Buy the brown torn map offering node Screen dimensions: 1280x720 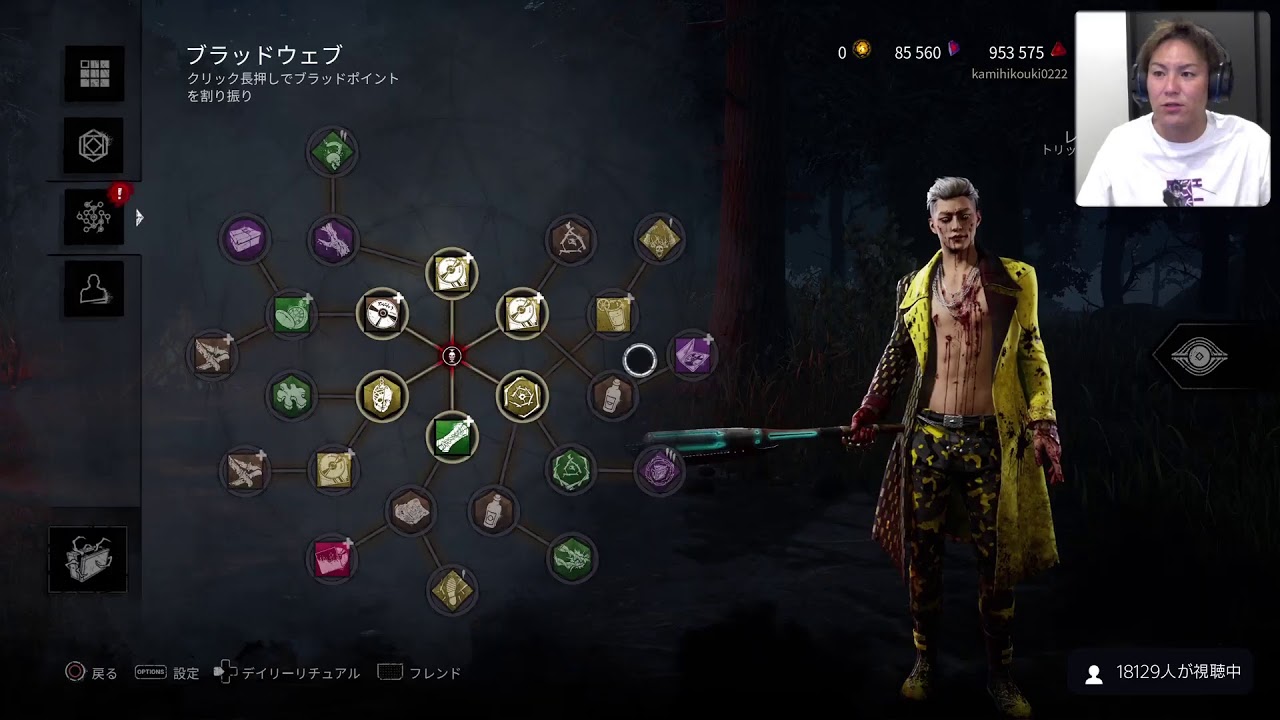pyautogui.click(x=410, y=512)
